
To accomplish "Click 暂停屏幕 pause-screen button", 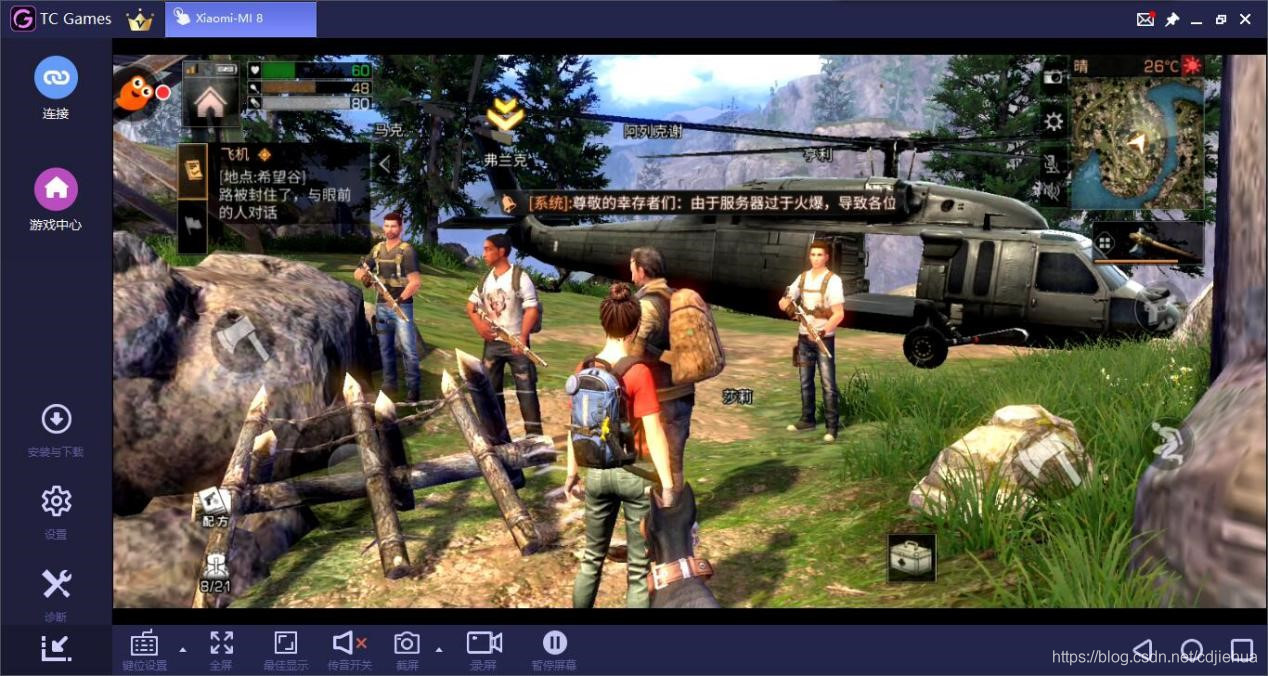I will tap(554, 649).
